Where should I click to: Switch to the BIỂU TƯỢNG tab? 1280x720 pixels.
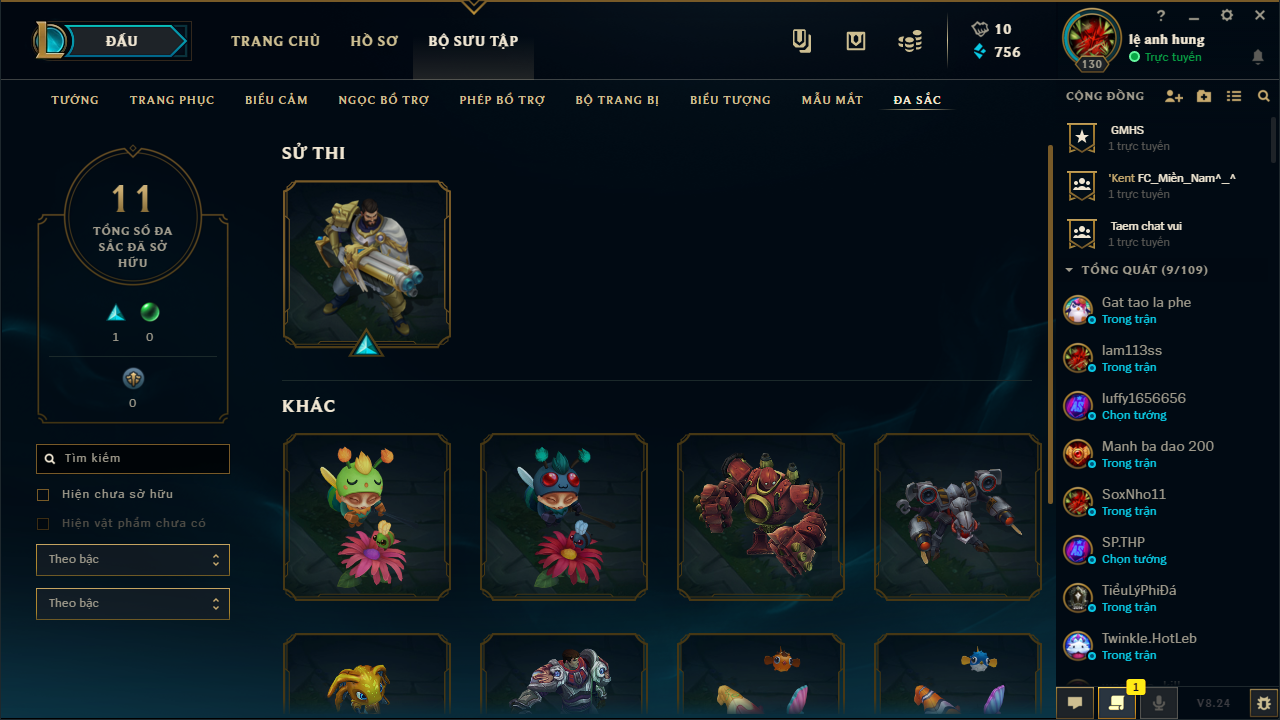click(730, 100)
